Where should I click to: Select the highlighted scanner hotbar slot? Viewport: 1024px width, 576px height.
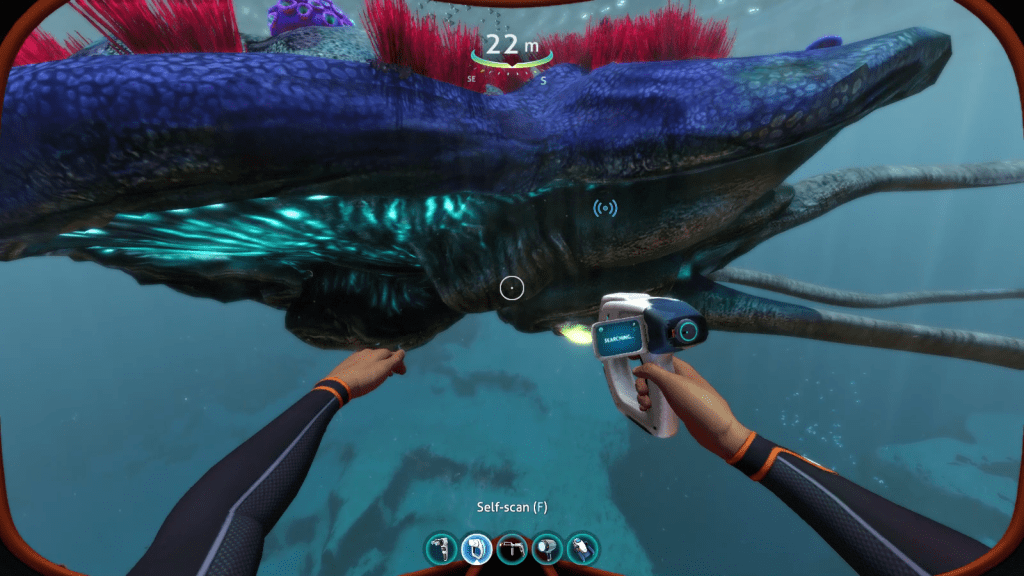476,548
